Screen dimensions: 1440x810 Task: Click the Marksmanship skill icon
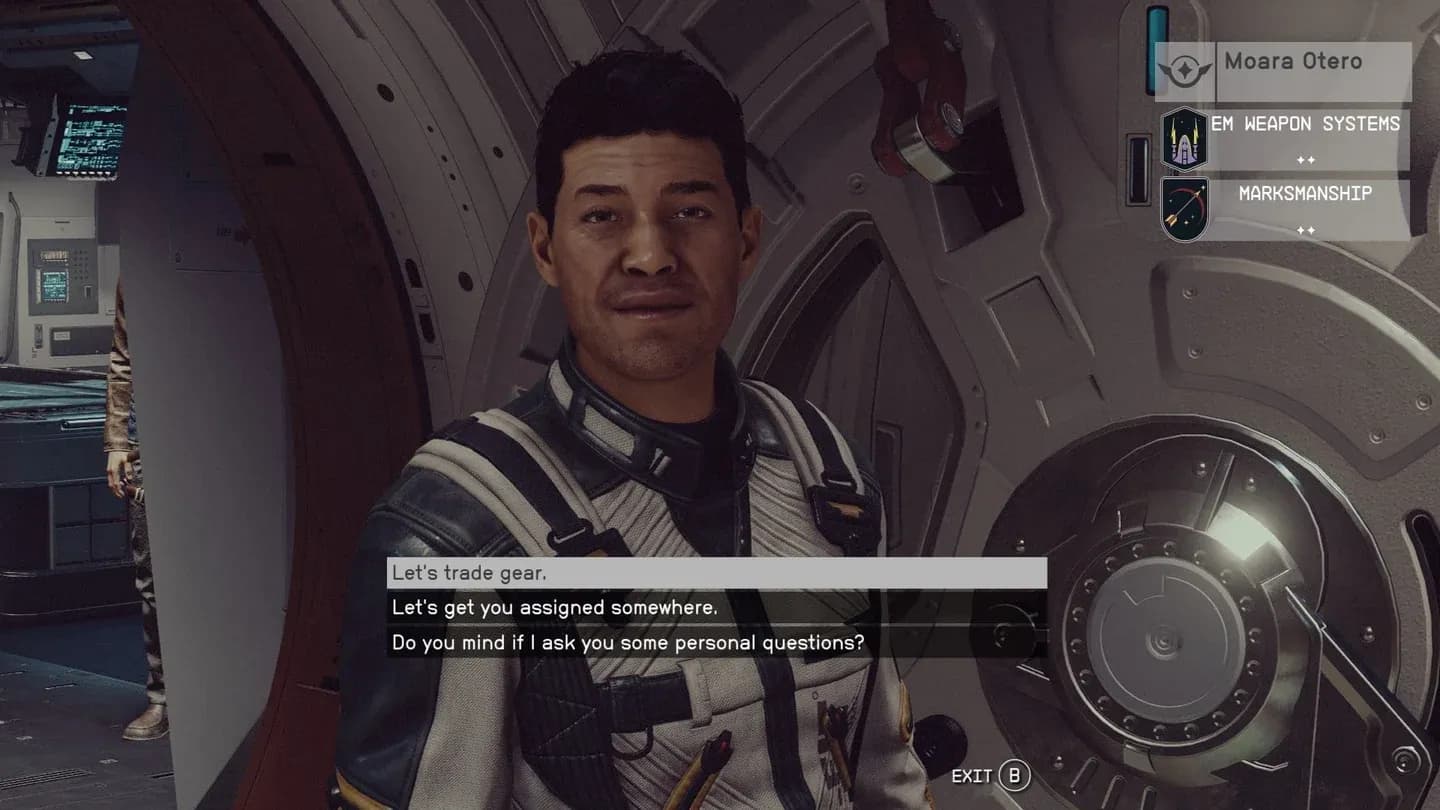(1185, 208)
